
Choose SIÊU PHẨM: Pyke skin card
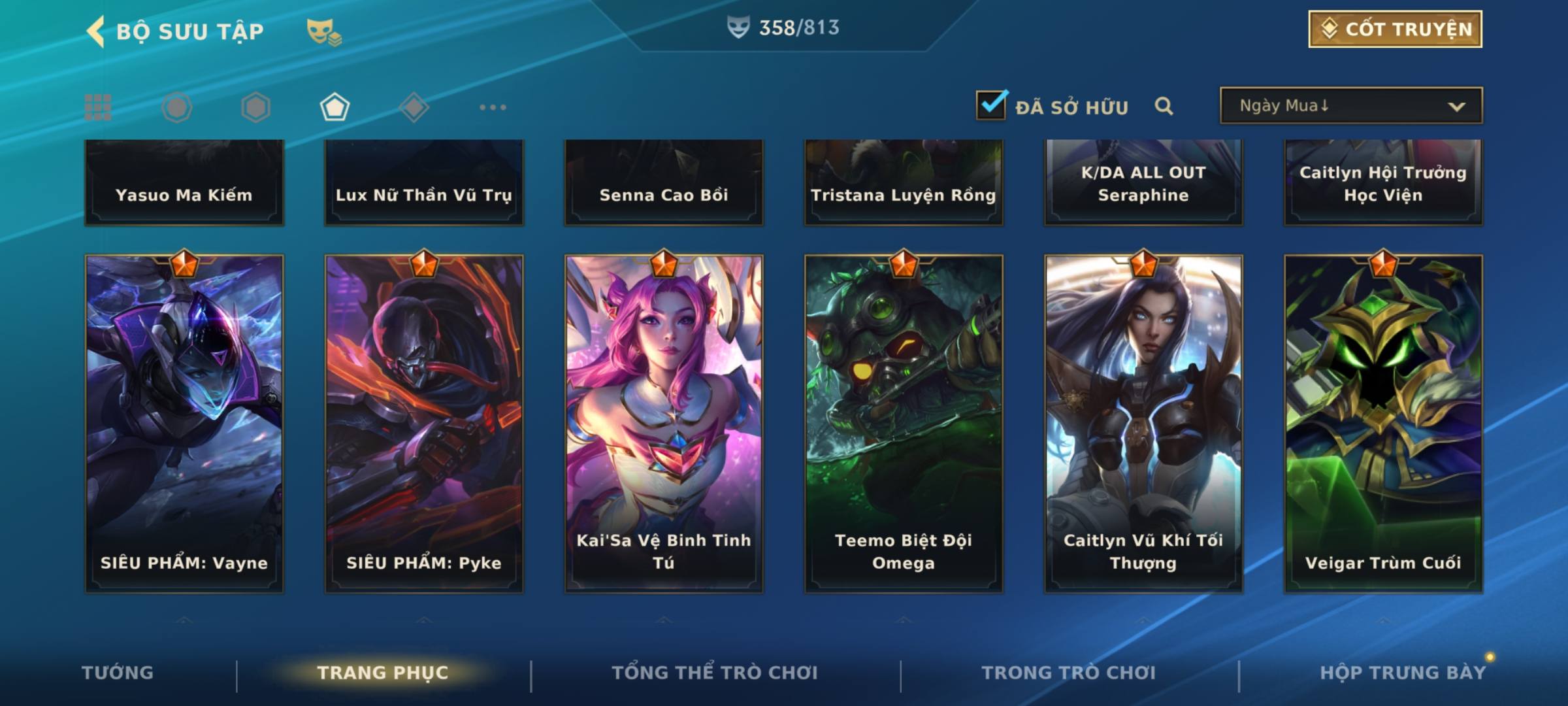click(x=424, y=424)
